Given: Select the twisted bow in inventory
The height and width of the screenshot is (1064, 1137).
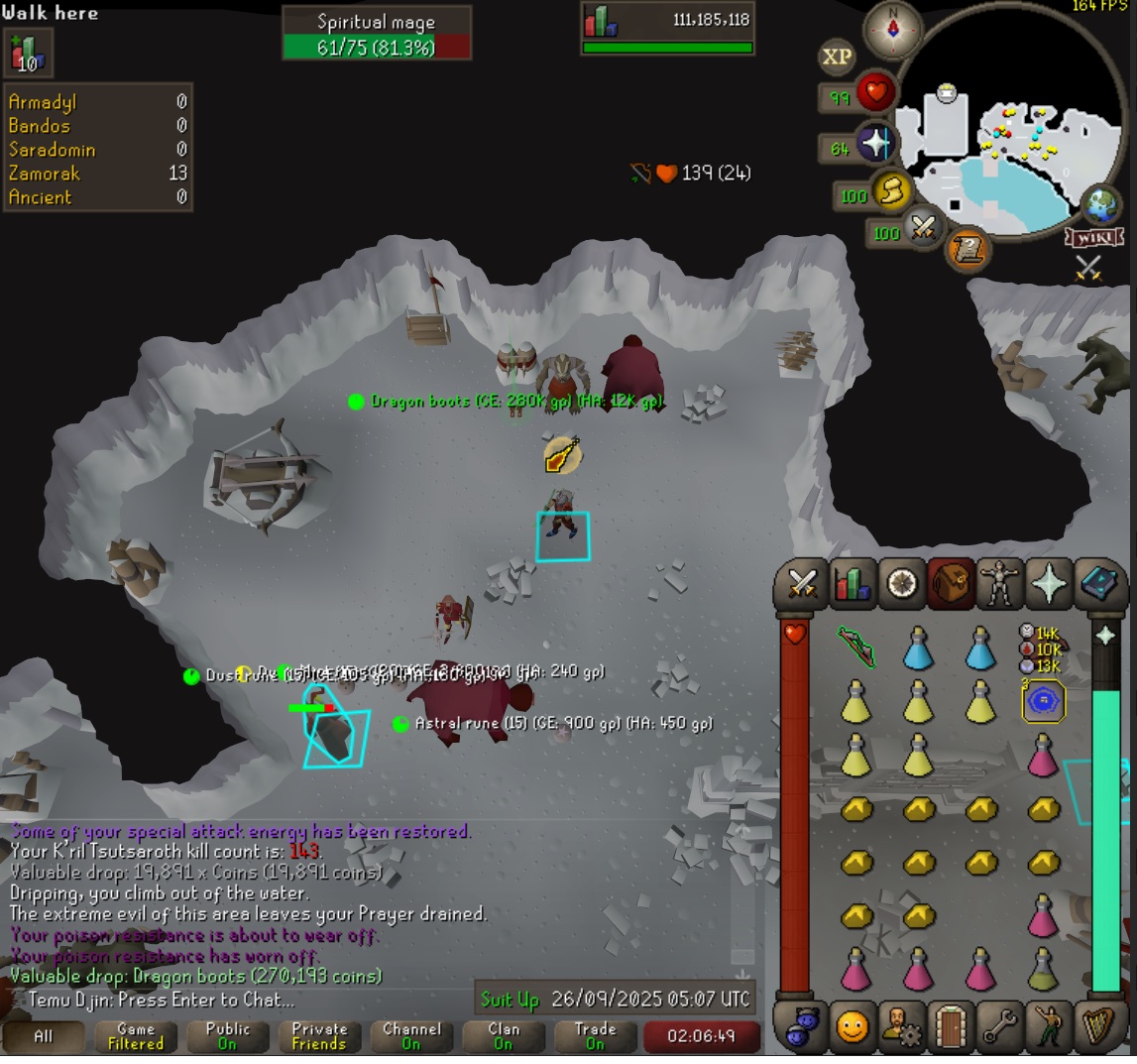Looking at the screenshot, I should (x=855, y=648).
